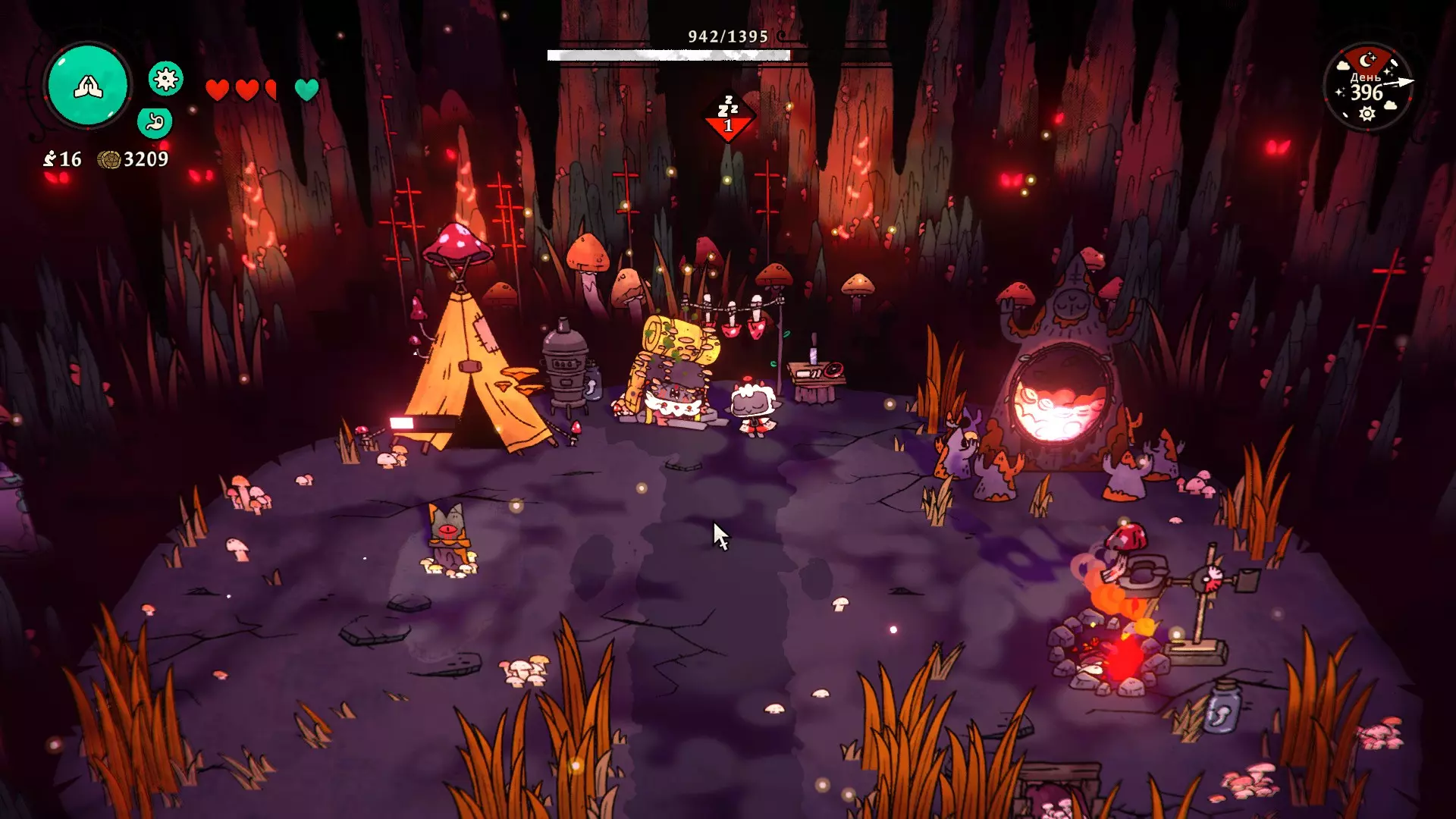Click the day 396 clock dial
Image resolution: width=1456 pixels, height=819 pixels.
[x=1368, y=87]
